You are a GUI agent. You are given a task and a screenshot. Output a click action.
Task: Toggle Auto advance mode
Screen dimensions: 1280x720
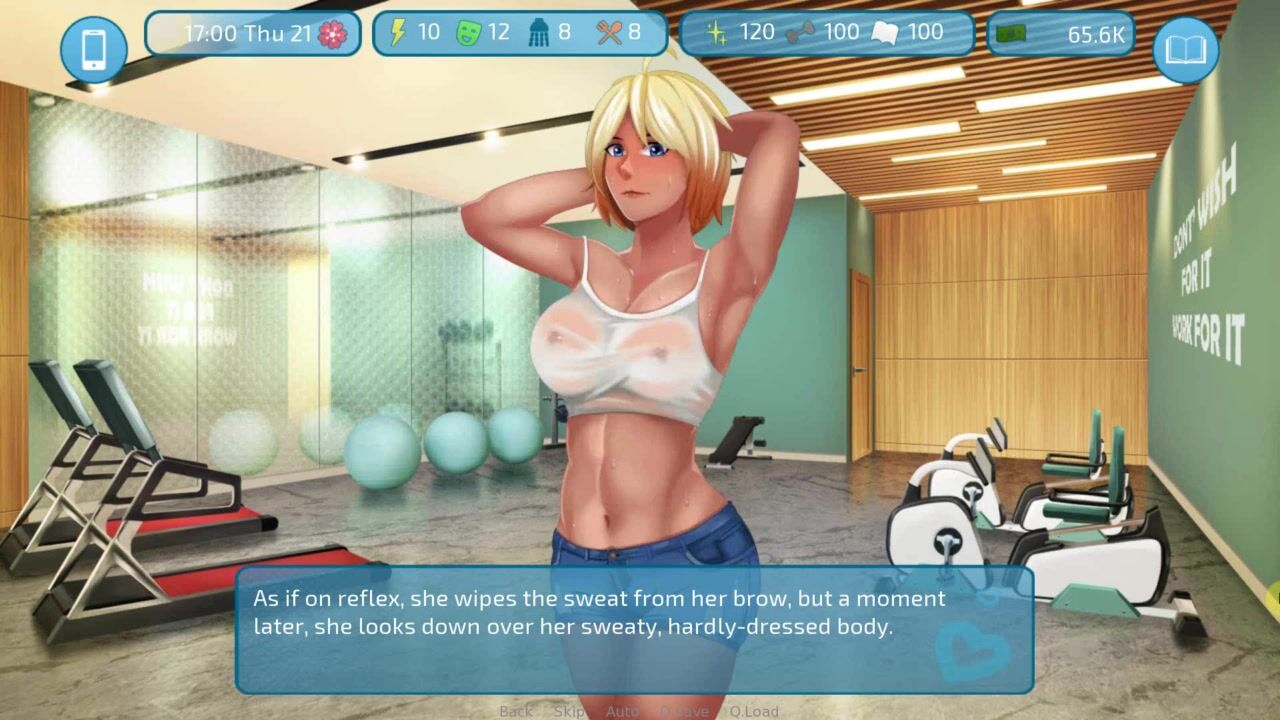click(x=622, y=711)
